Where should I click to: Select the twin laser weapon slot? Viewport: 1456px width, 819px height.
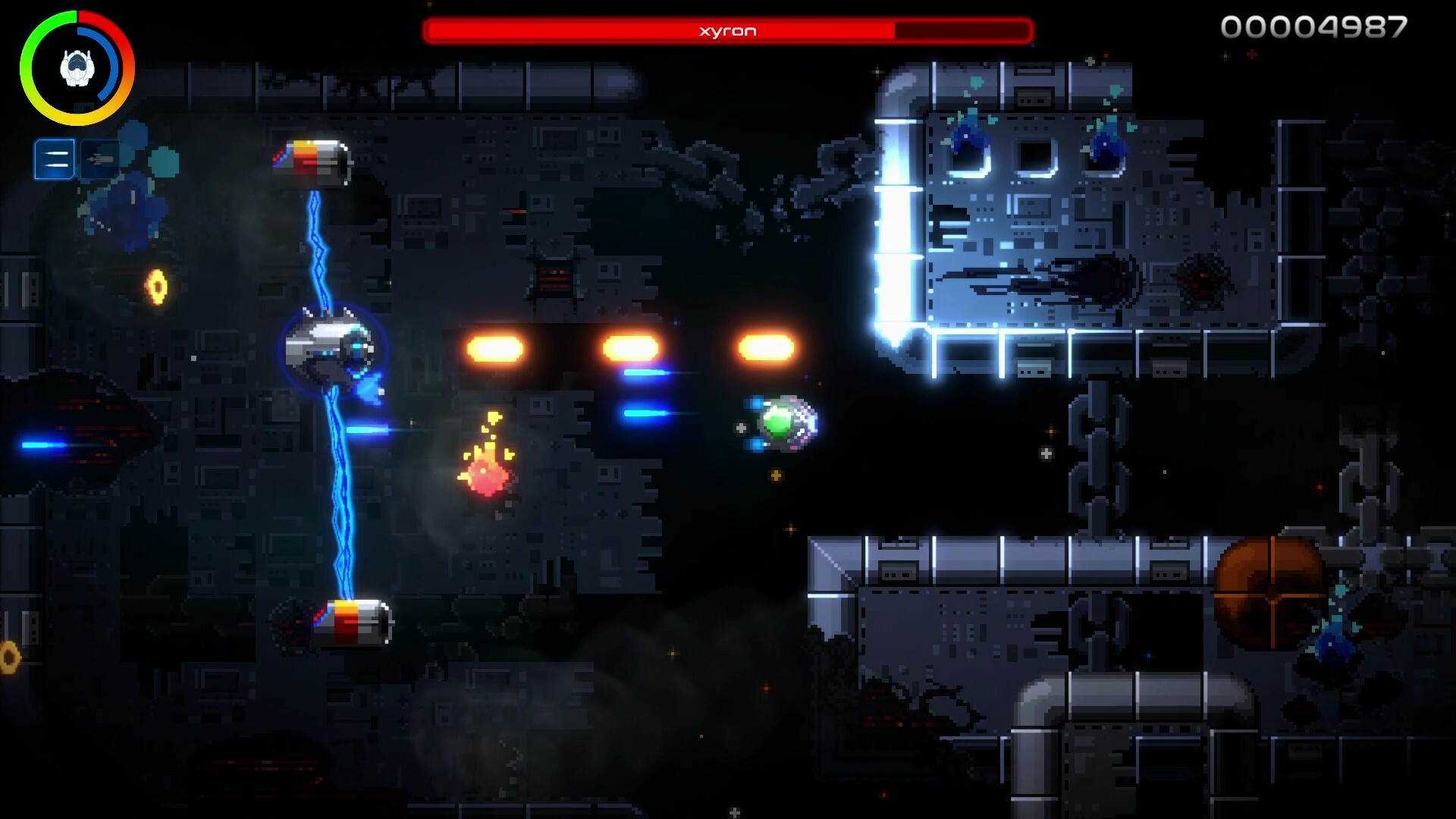point(55,159)
